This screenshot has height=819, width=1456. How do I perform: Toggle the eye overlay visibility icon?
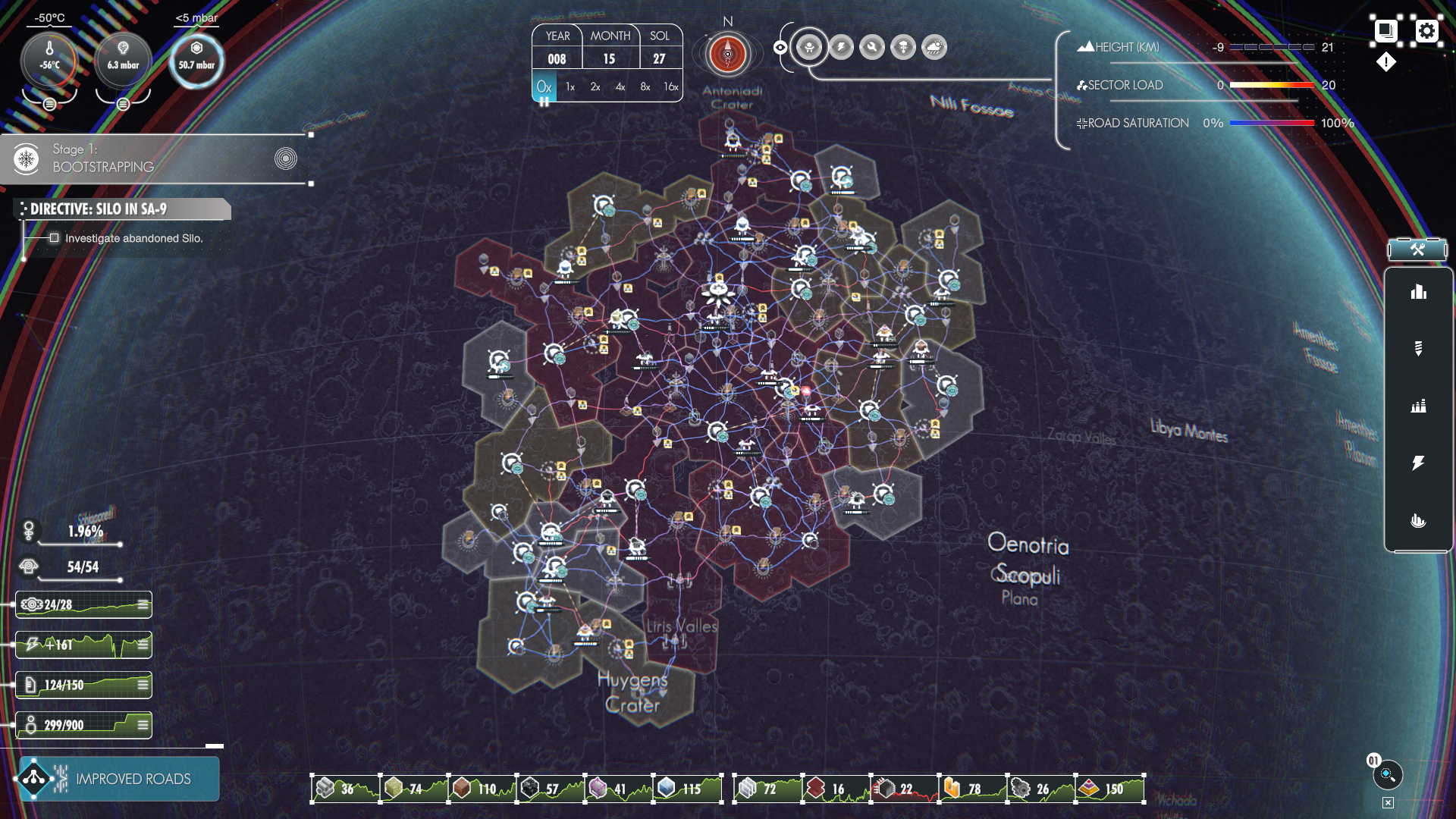pyautogui.click(x=780, y=48)
